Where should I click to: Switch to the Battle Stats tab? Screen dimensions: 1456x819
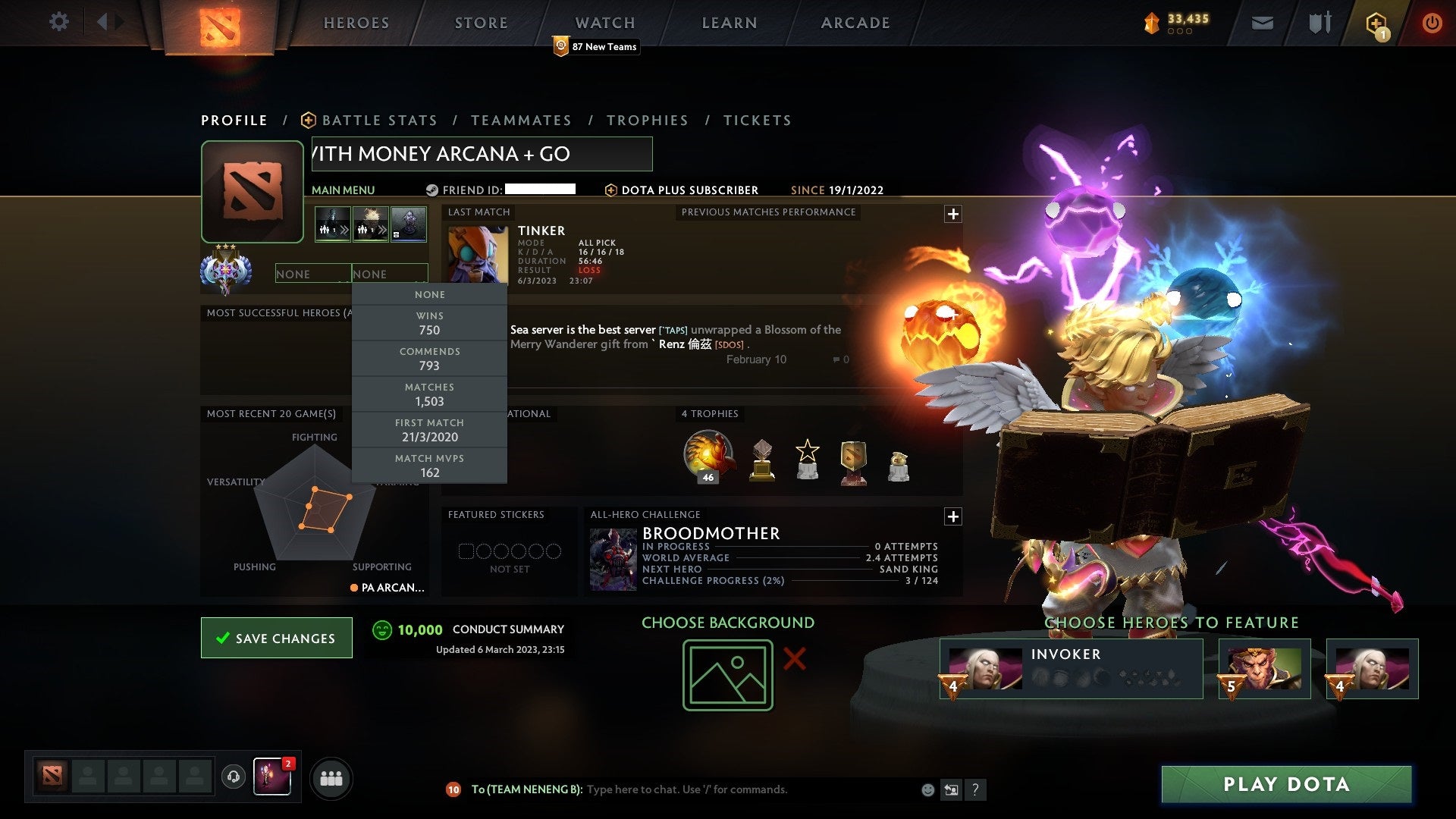(x=379, y=120)
